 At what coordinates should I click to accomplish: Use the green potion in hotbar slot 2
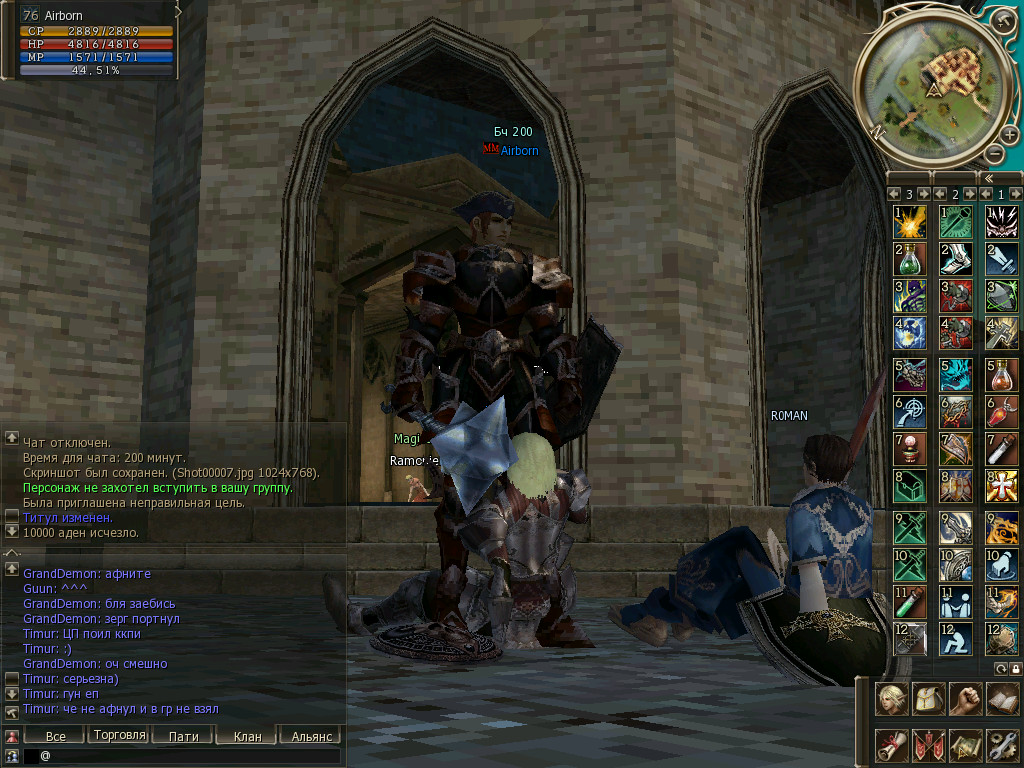(909, 259)
